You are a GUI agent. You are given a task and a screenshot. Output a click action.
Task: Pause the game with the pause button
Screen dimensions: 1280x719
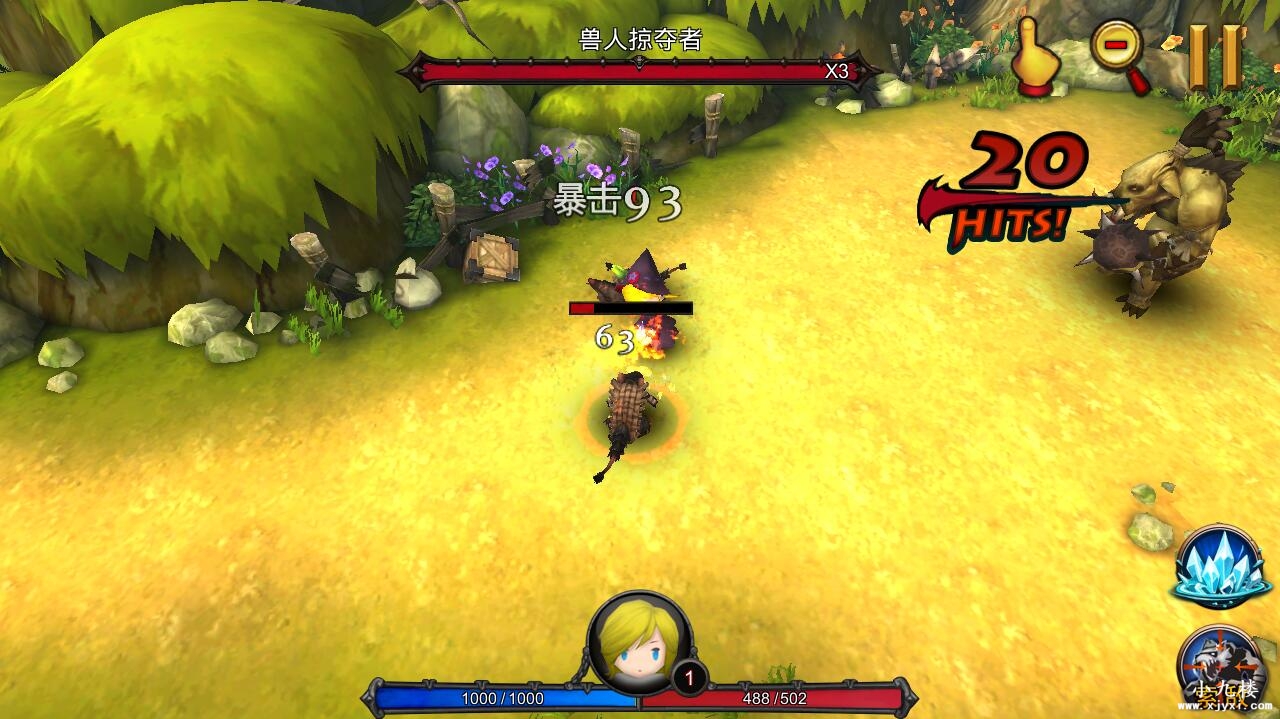tap(1214, 55)
